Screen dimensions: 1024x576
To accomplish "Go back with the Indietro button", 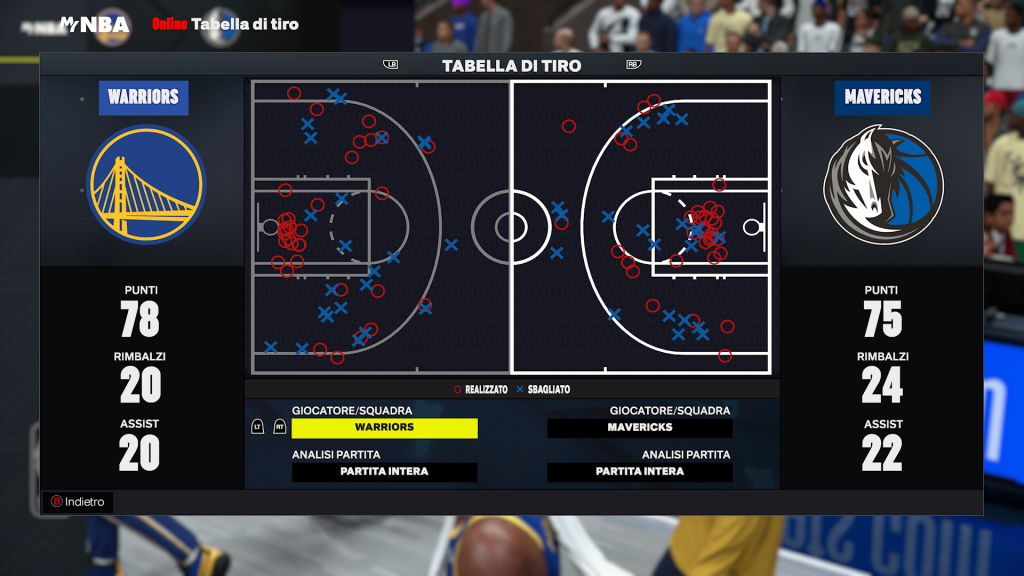I will pyautogui.click(x=77, y=502).
